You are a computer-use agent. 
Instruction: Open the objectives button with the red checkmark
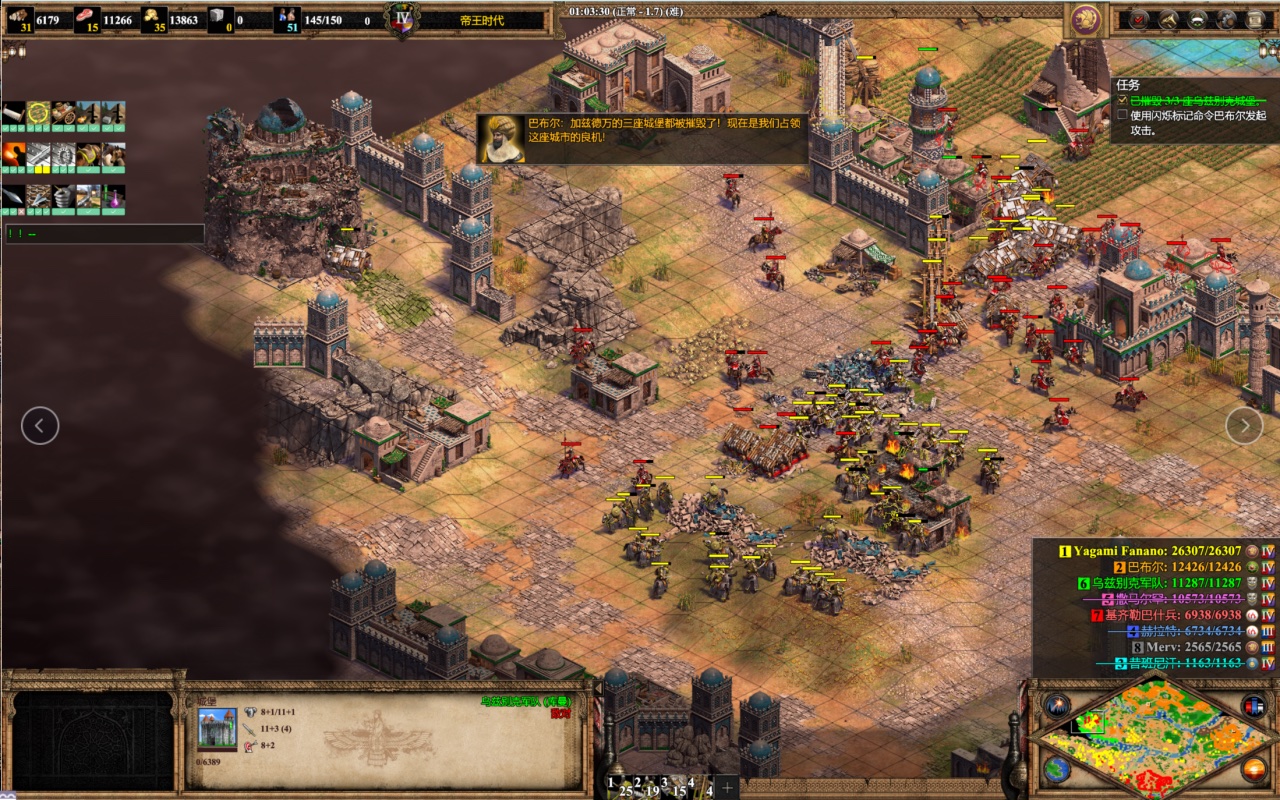(x=1138, y=19)
